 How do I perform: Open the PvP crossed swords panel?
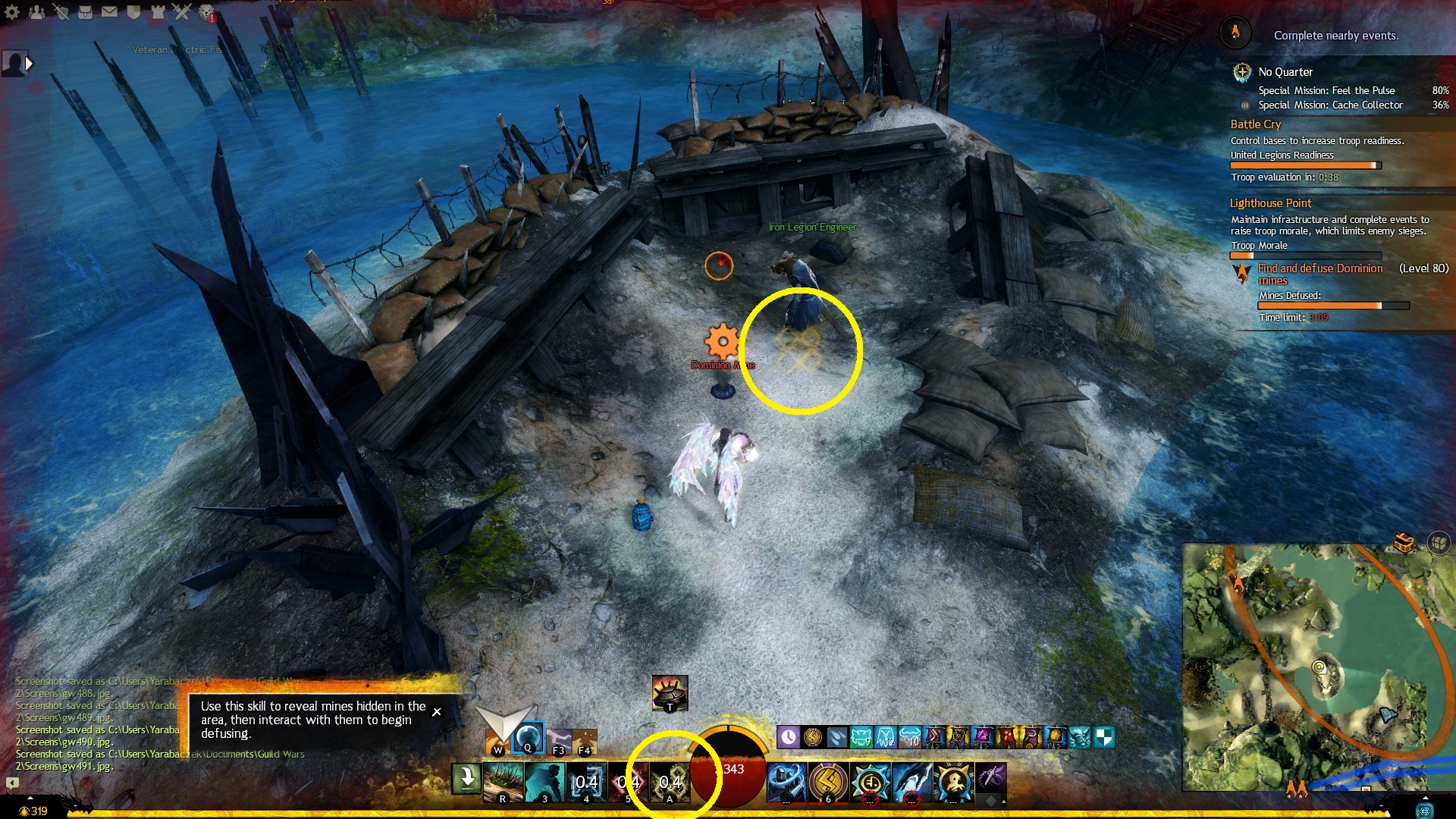[182, 11]
